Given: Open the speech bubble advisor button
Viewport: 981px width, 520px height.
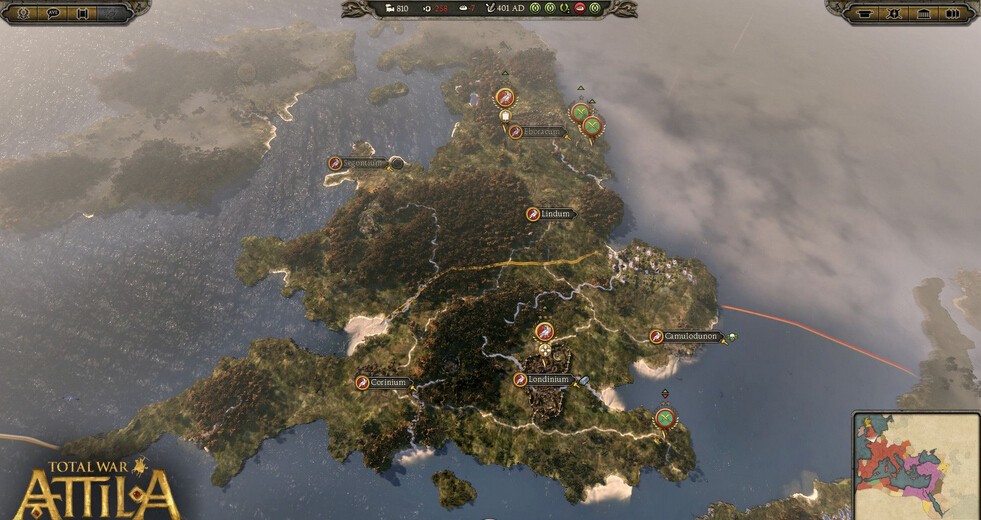Looking at the screenshot, I should click(x=53, y=13).
